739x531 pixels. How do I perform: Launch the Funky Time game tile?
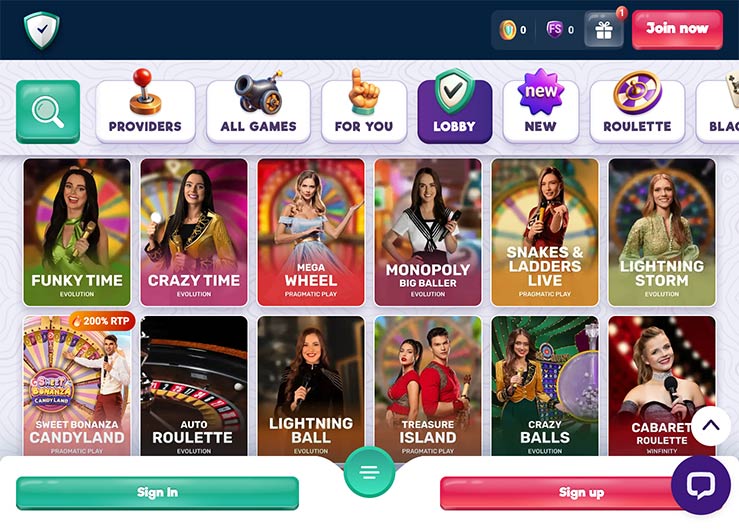pos(77,232)
